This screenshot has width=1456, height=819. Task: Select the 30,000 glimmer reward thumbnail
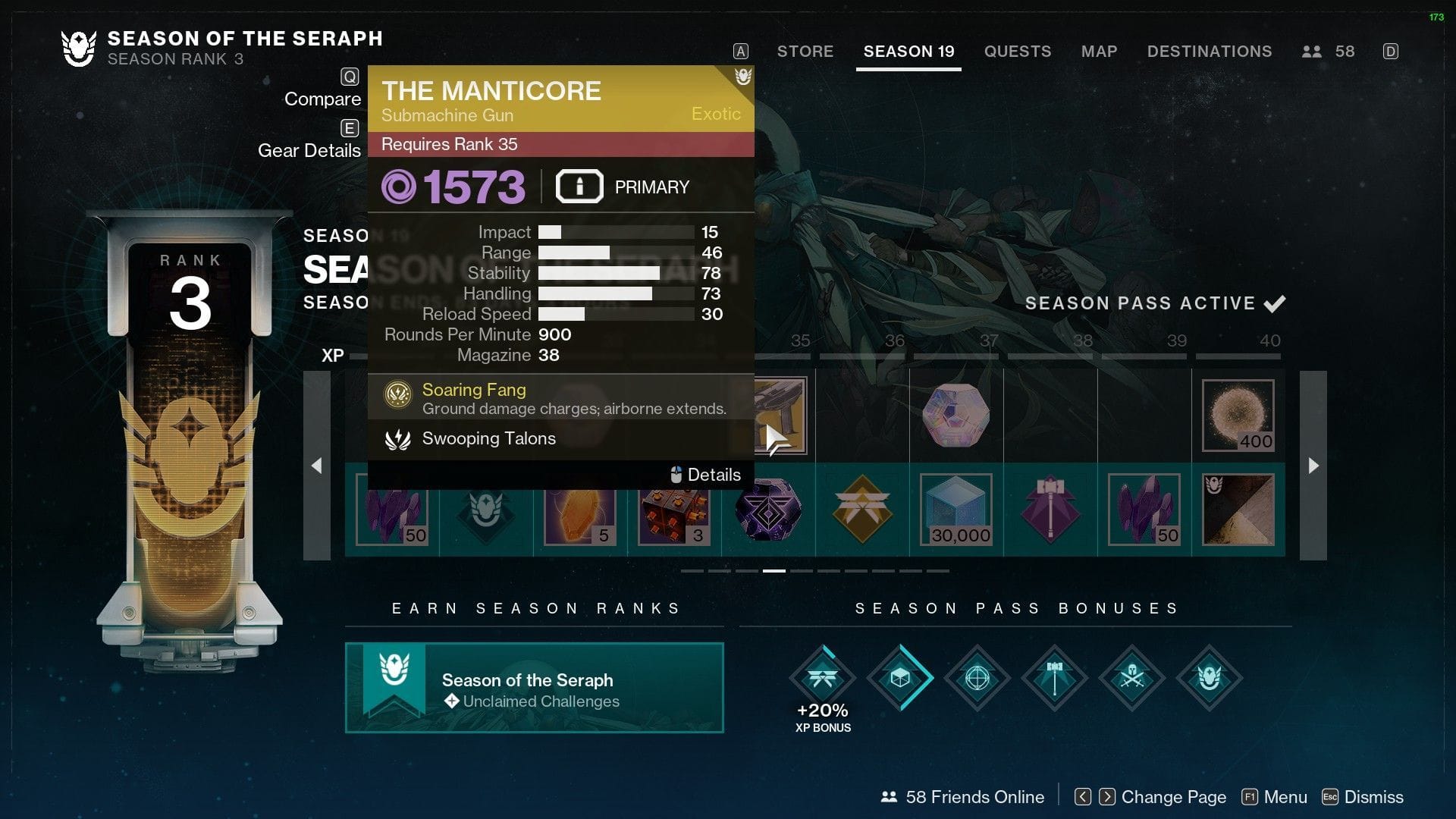(x=956, y=510)
